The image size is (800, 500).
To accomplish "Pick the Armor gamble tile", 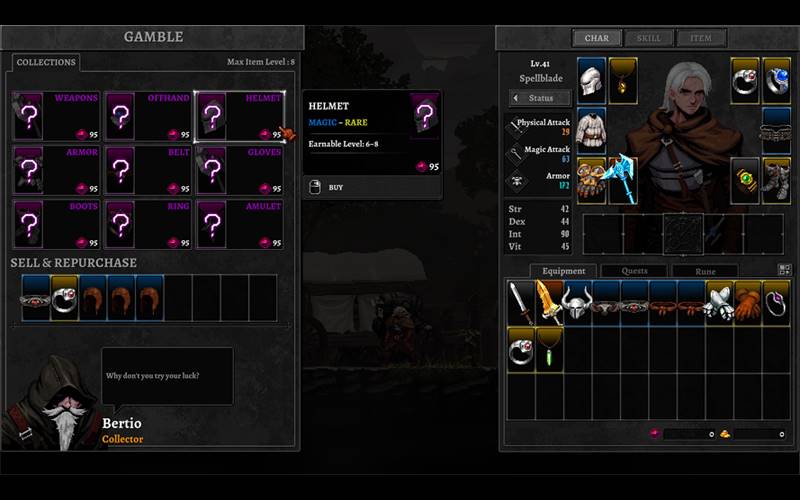I will [x=56, y=170].
